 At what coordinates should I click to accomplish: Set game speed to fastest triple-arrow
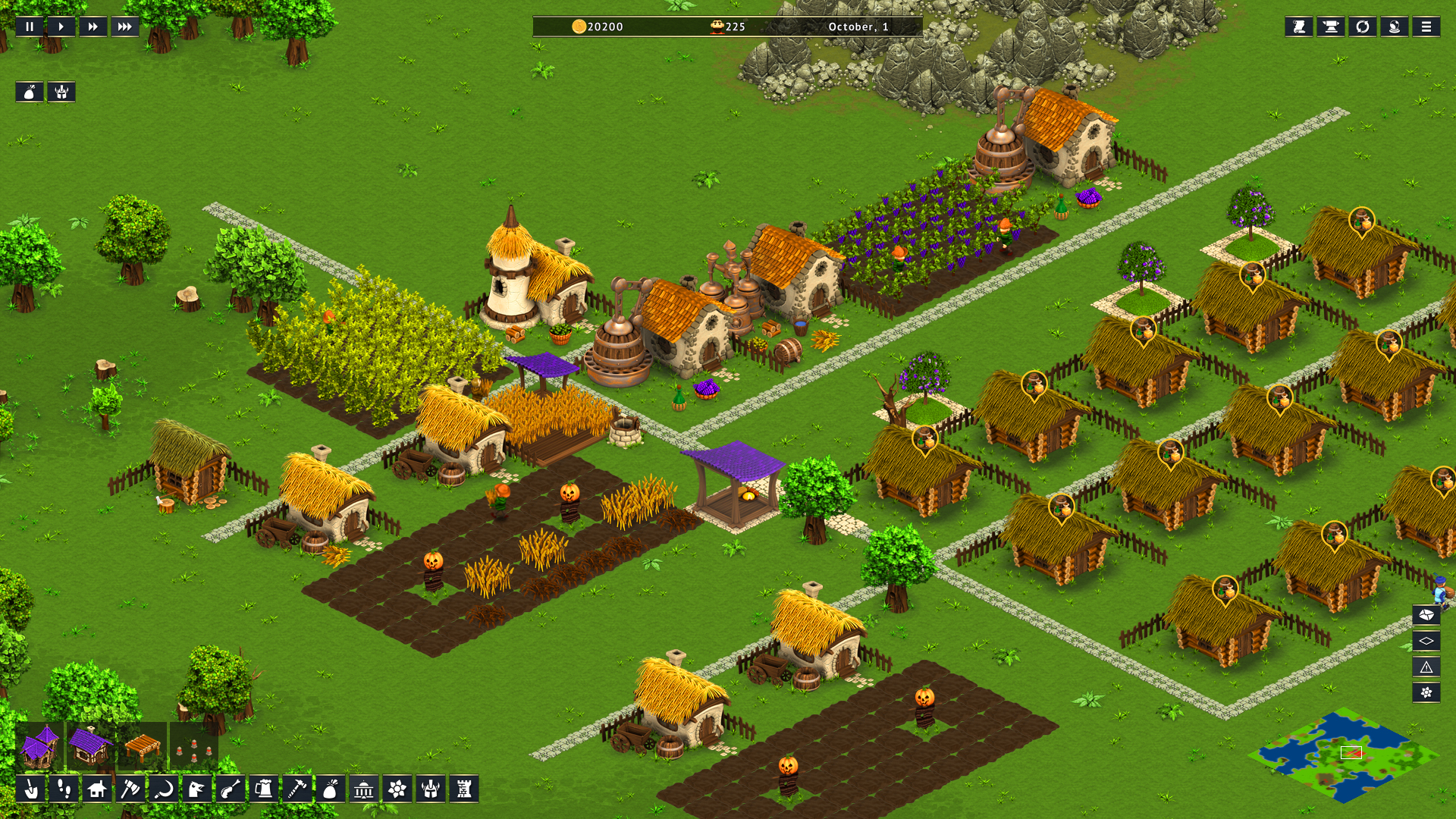point(125,27)
